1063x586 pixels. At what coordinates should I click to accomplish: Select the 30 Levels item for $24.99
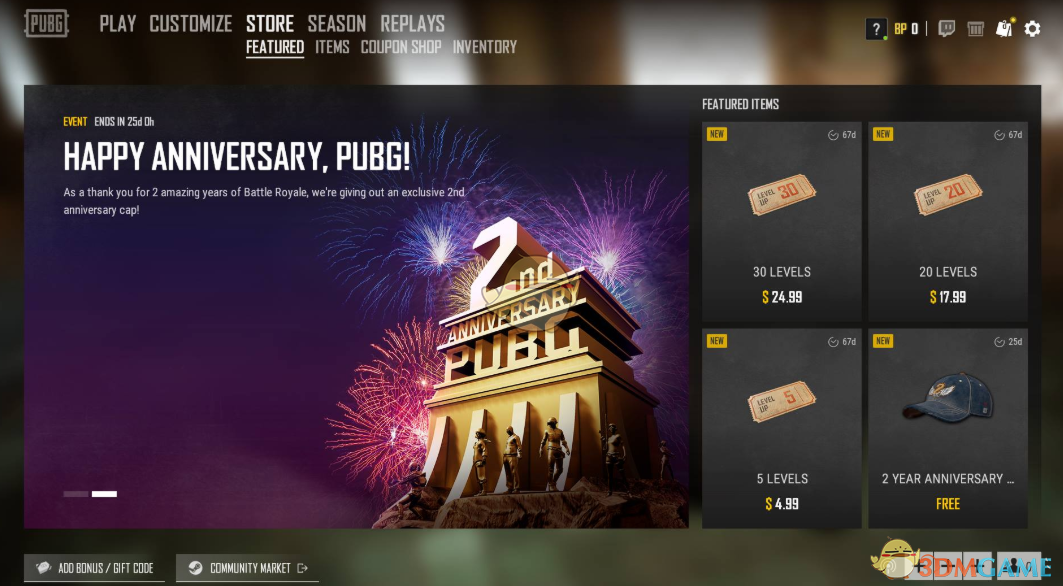pos(782,222)
